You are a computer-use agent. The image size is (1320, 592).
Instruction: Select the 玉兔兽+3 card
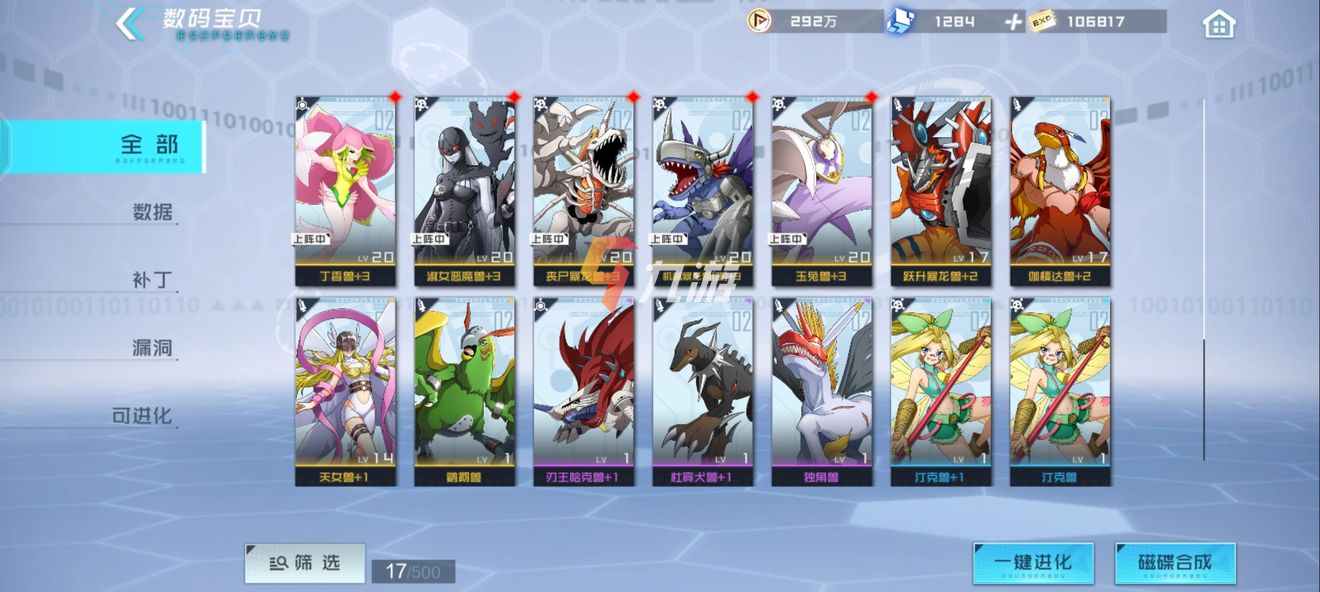[821, 191]
